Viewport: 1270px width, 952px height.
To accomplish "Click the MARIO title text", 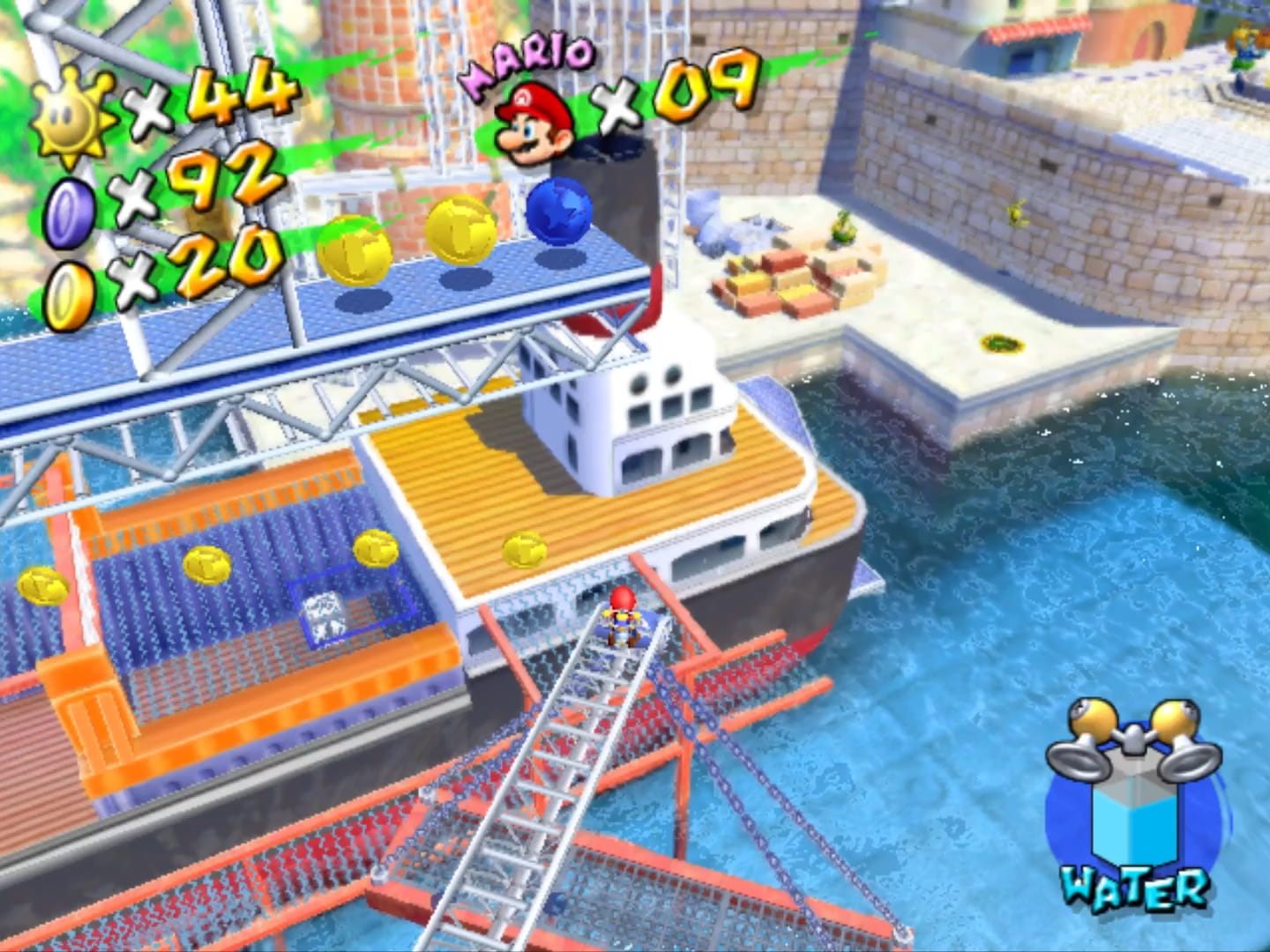I will pos(527,55).
